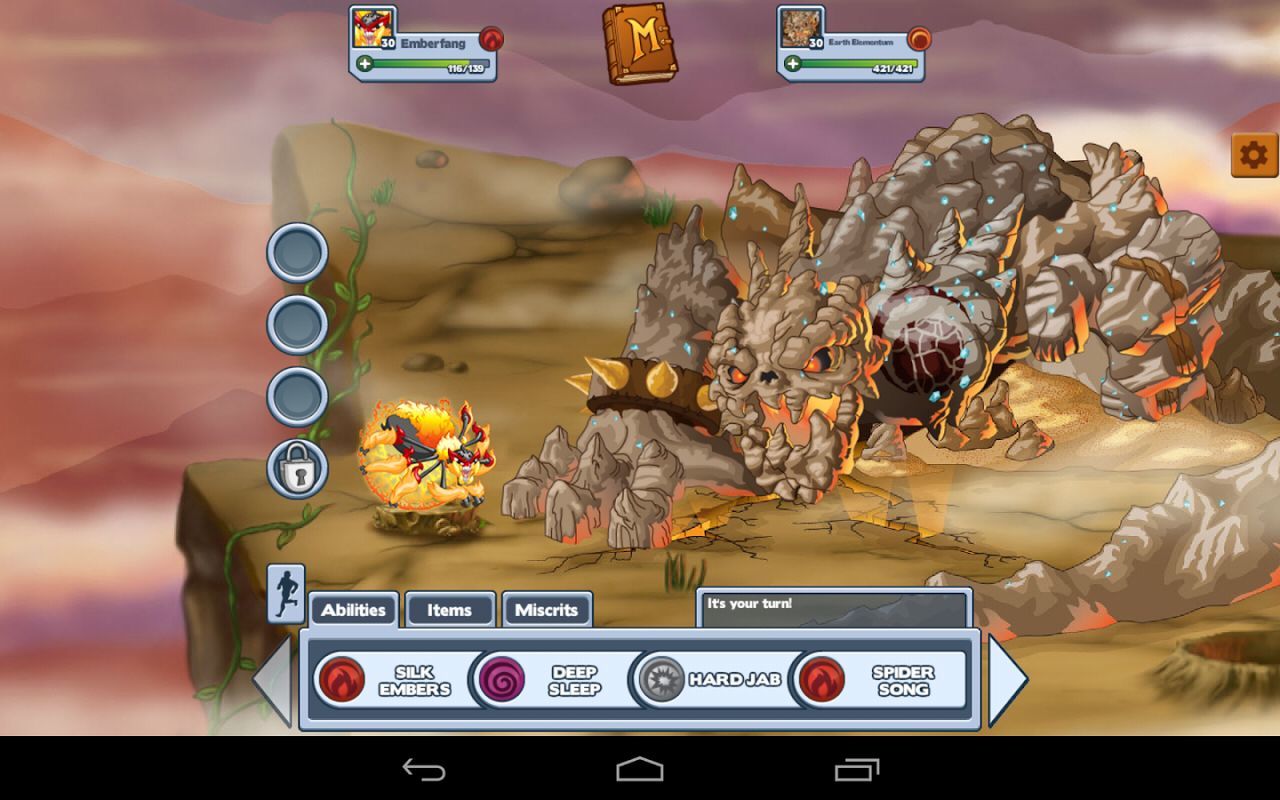Select the Abilities tab

355,608
